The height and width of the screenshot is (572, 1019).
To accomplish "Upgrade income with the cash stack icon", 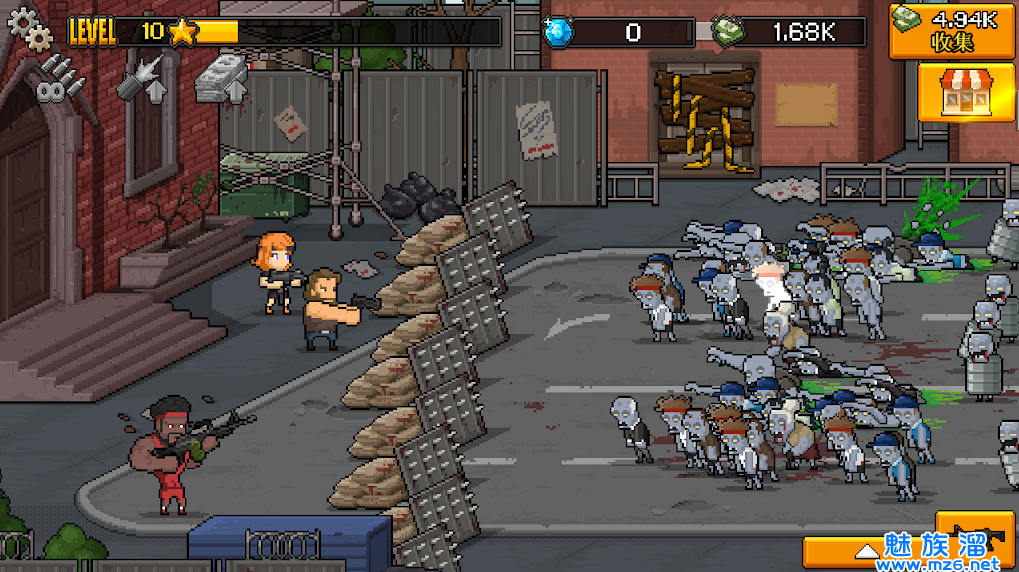I will 221,78.
